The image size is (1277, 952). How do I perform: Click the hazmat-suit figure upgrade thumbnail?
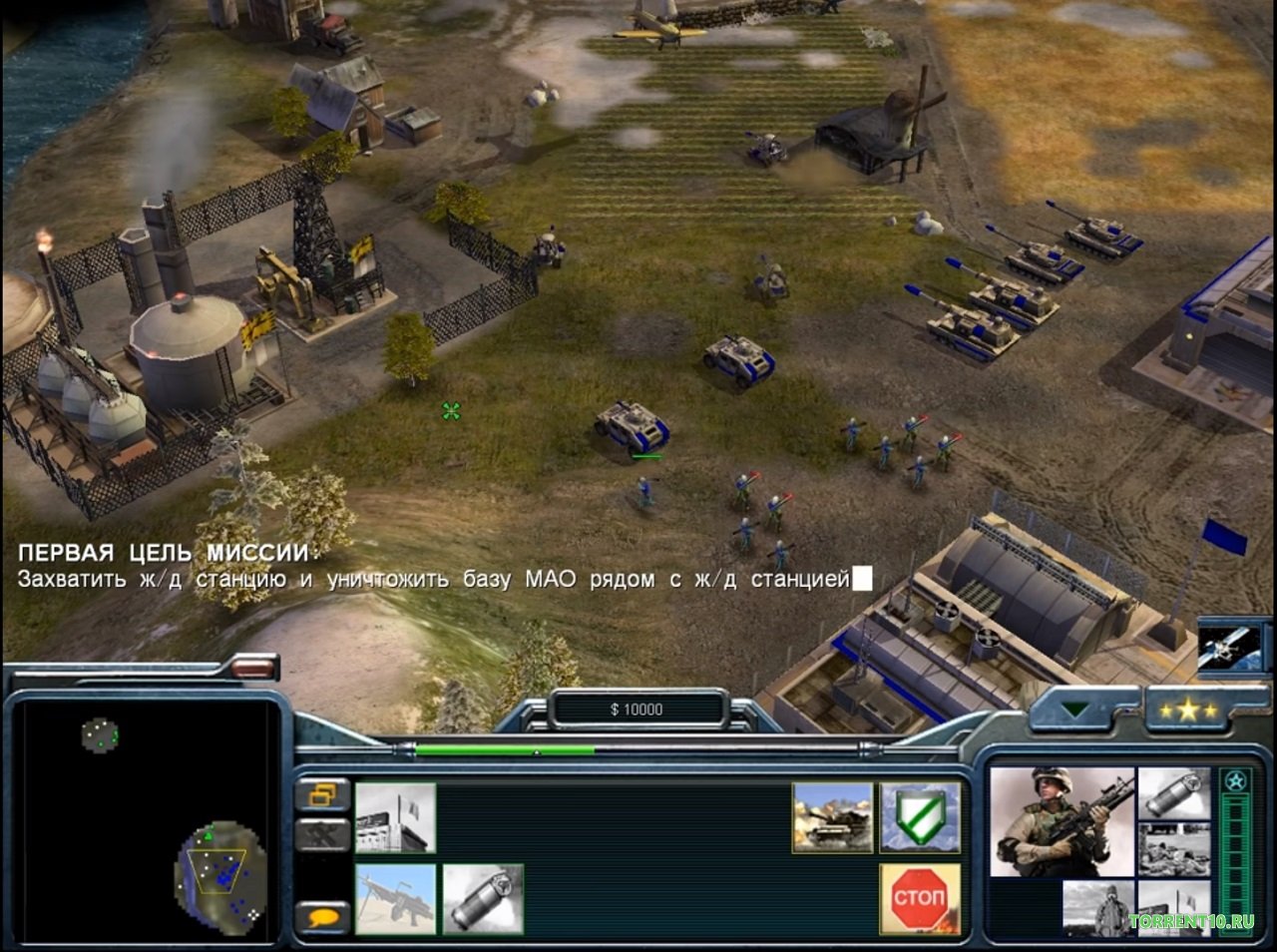(1098, 908)
